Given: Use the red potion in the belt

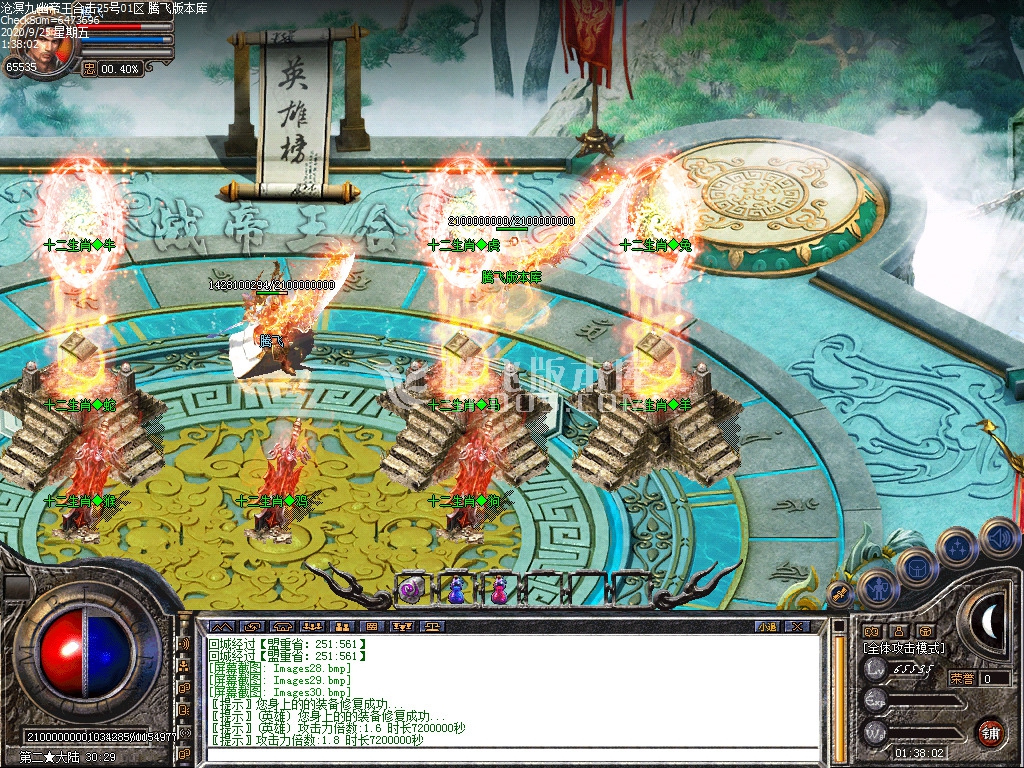Looking at the screenshot, I should click(498, 591).
